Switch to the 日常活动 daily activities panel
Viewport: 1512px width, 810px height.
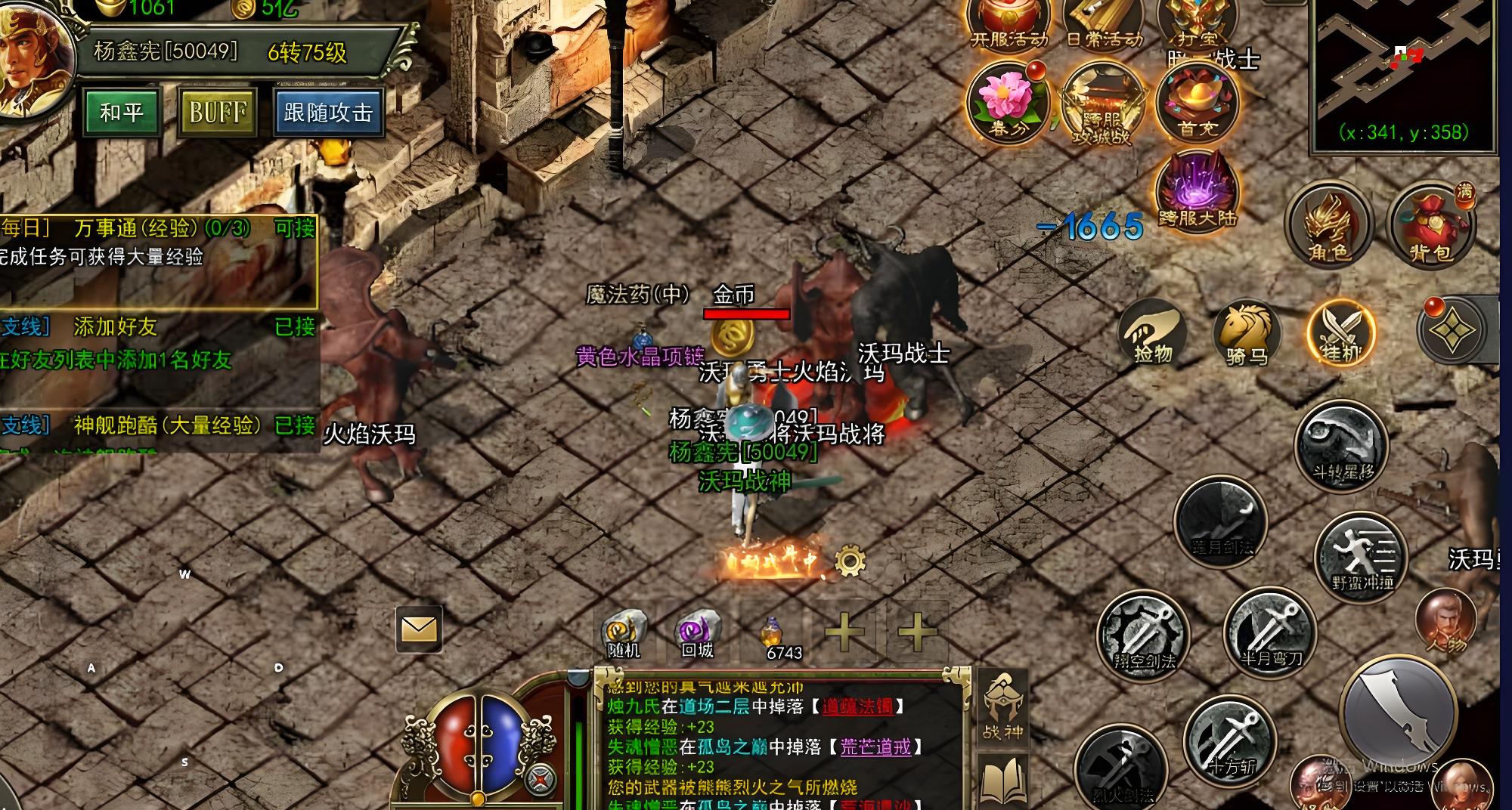(x=1104, y=23)
